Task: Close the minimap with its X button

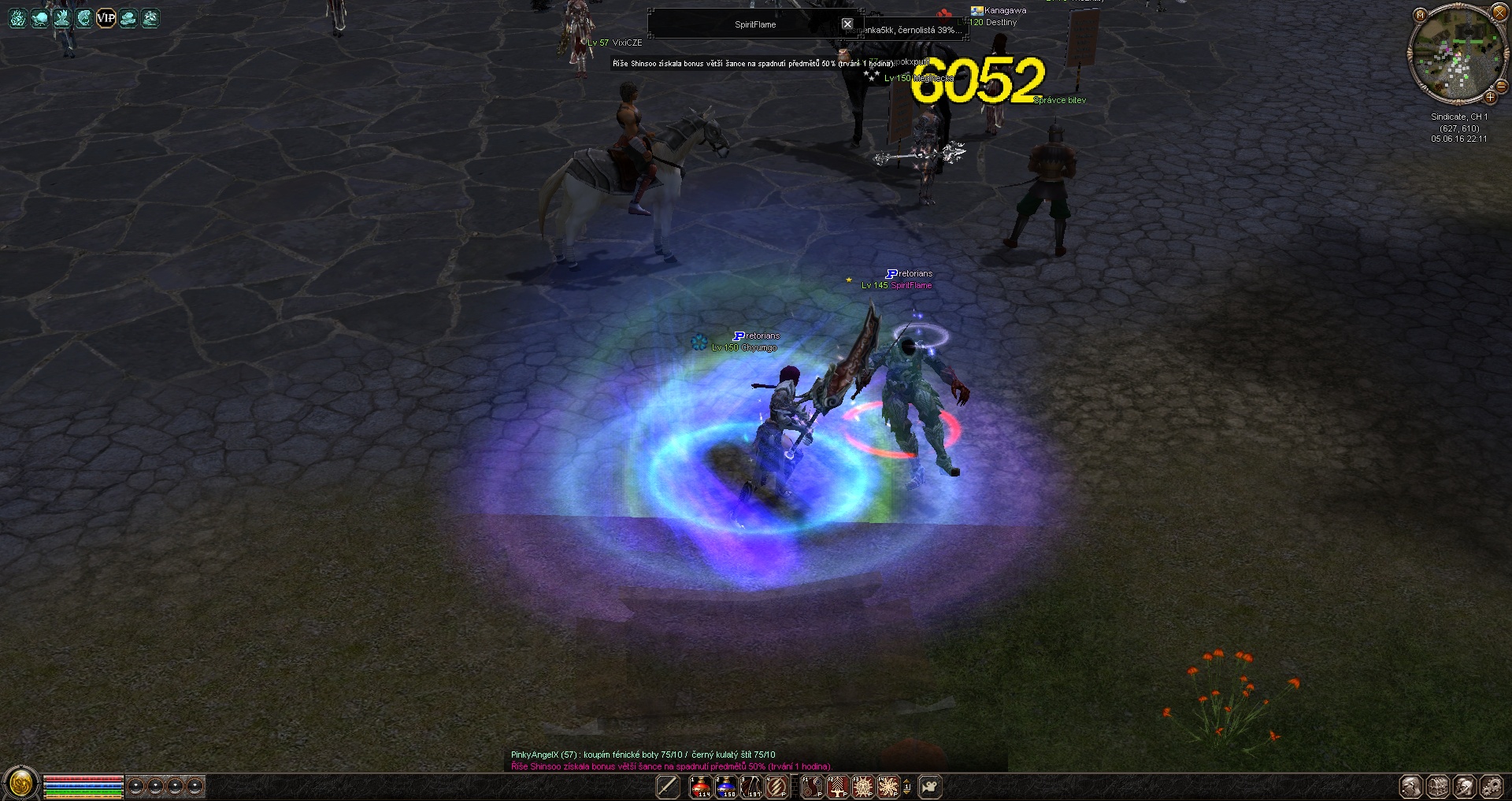Action: pos(1499,13)
